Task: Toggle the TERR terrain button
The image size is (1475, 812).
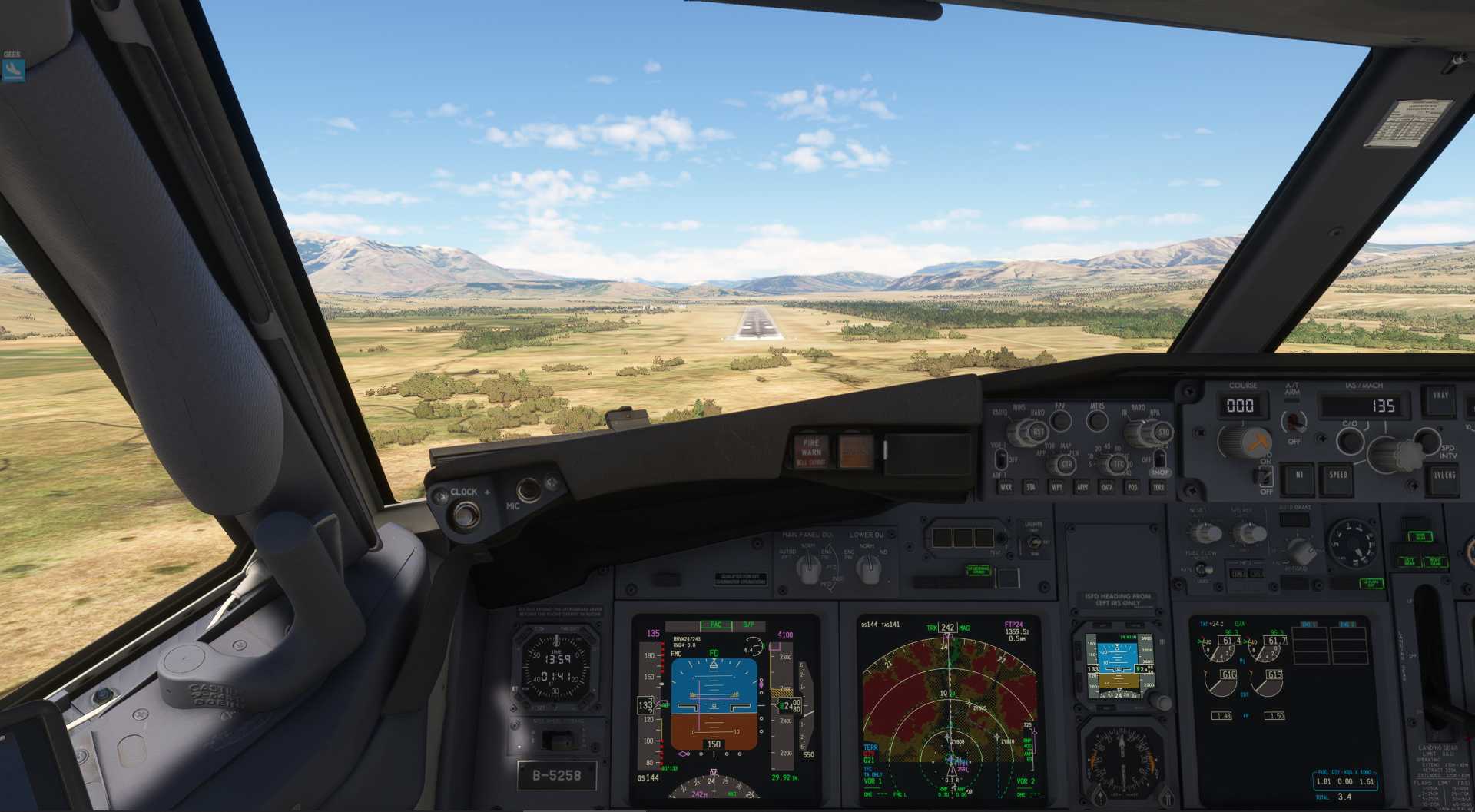Action: [1158, 487]
